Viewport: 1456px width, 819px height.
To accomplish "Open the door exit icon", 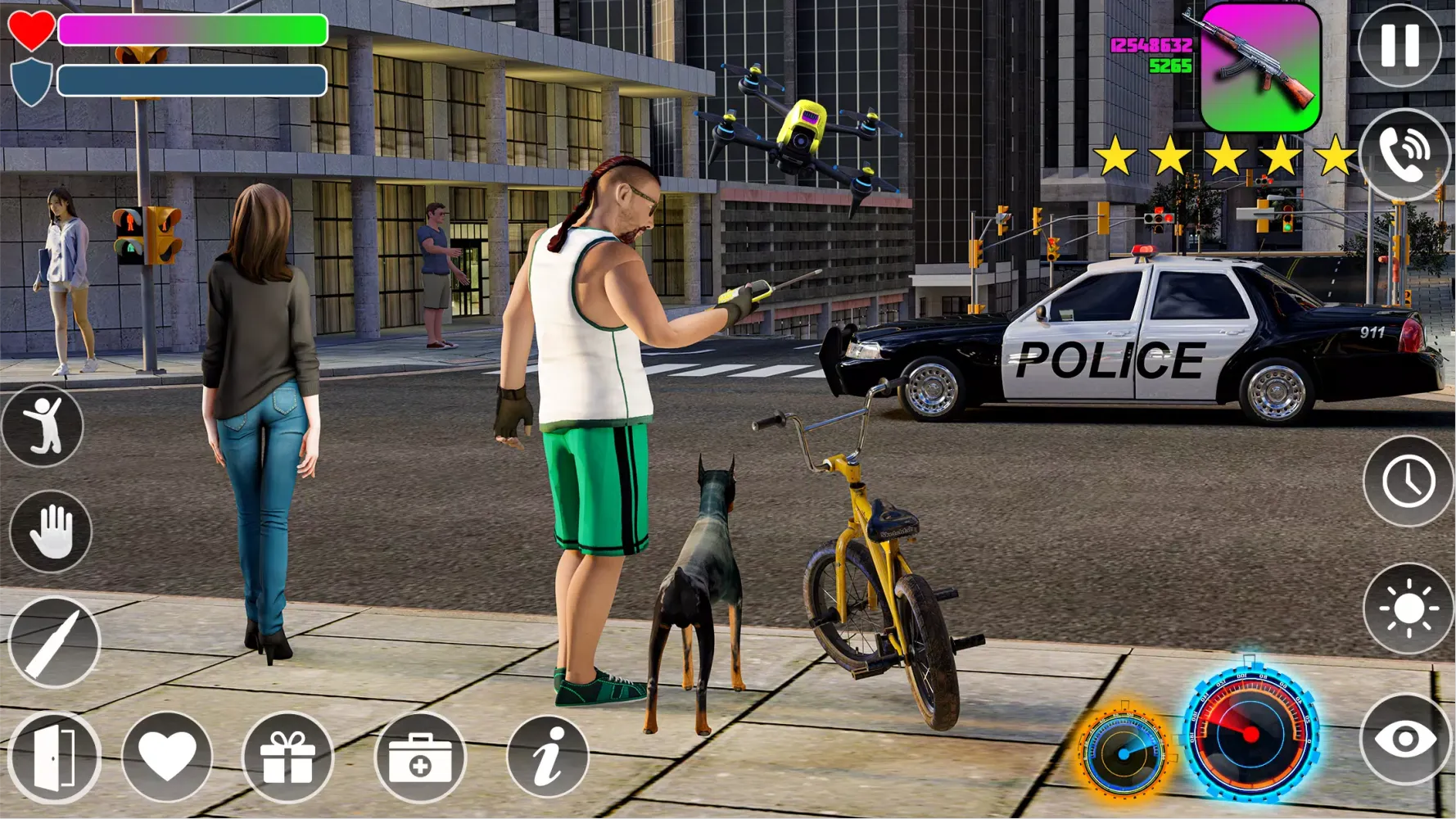I will click(49, 760).
